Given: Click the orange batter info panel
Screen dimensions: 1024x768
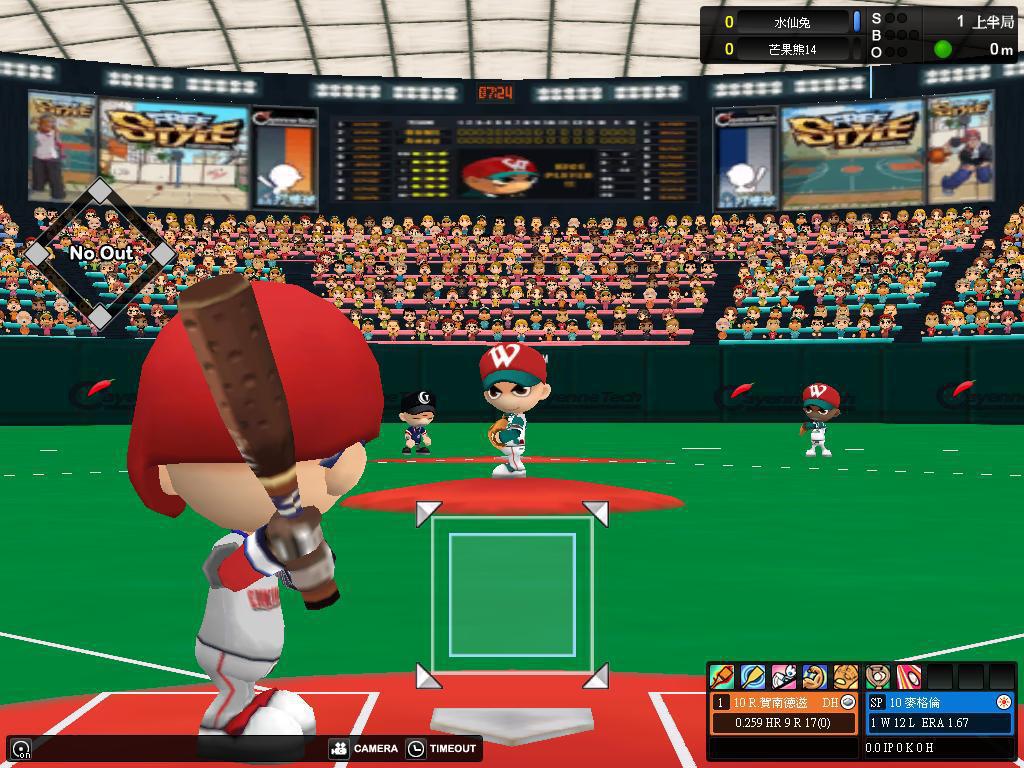Looking at the screenshot, I should pos(784,713).
